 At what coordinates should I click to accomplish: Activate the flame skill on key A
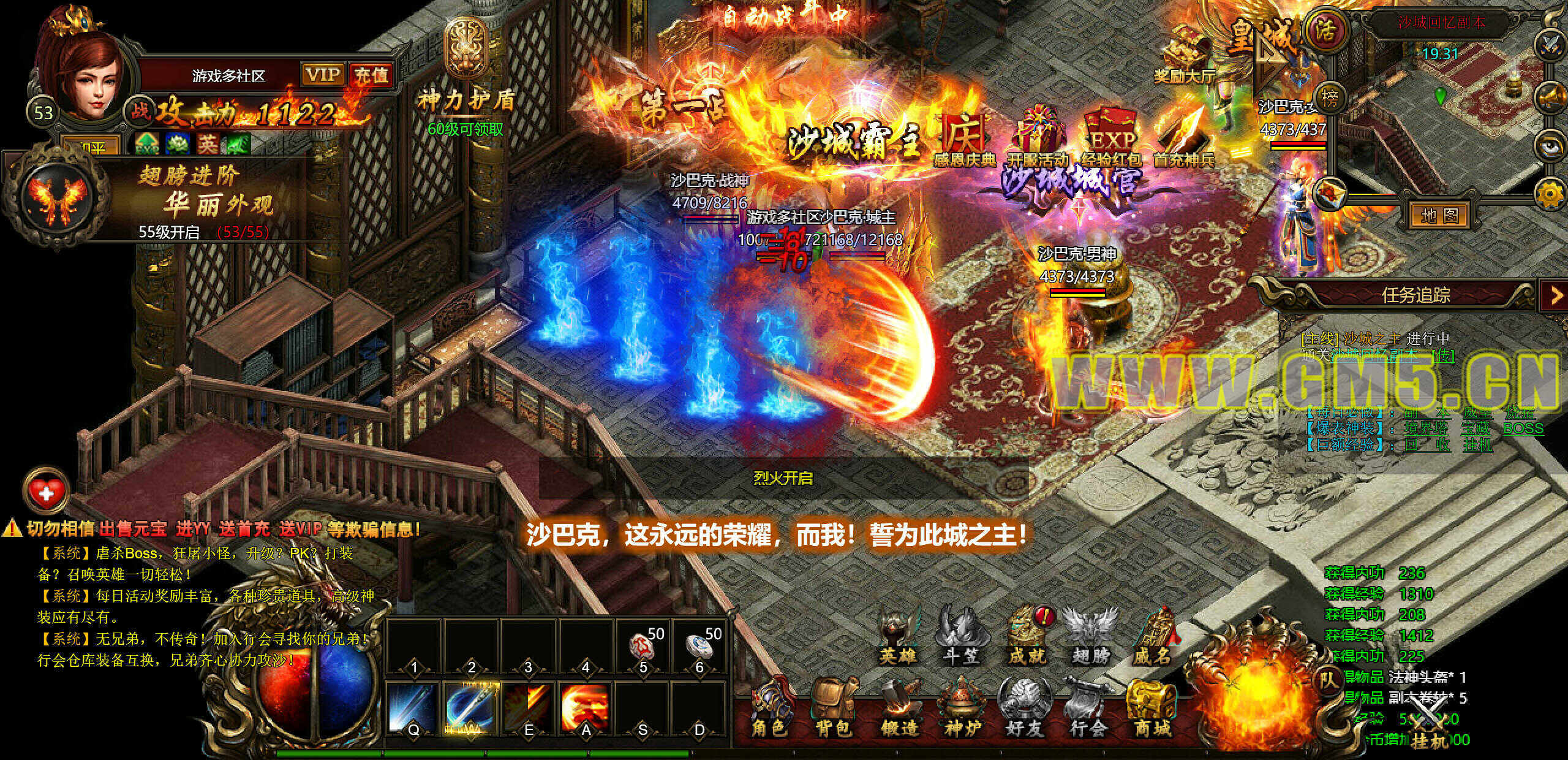(586, 709)
